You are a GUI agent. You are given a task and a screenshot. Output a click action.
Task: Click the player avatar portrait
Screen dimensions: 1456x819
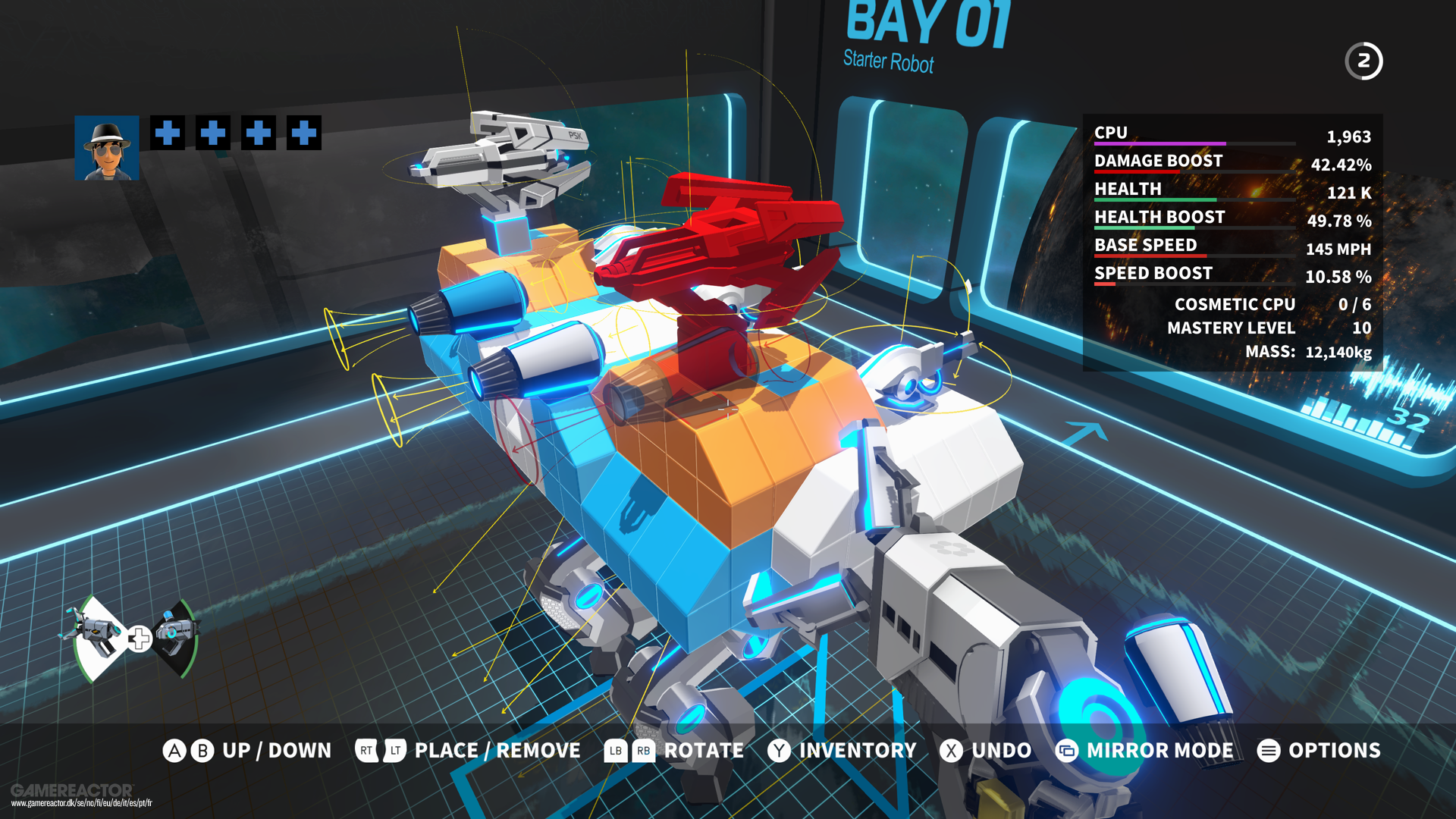106,149
